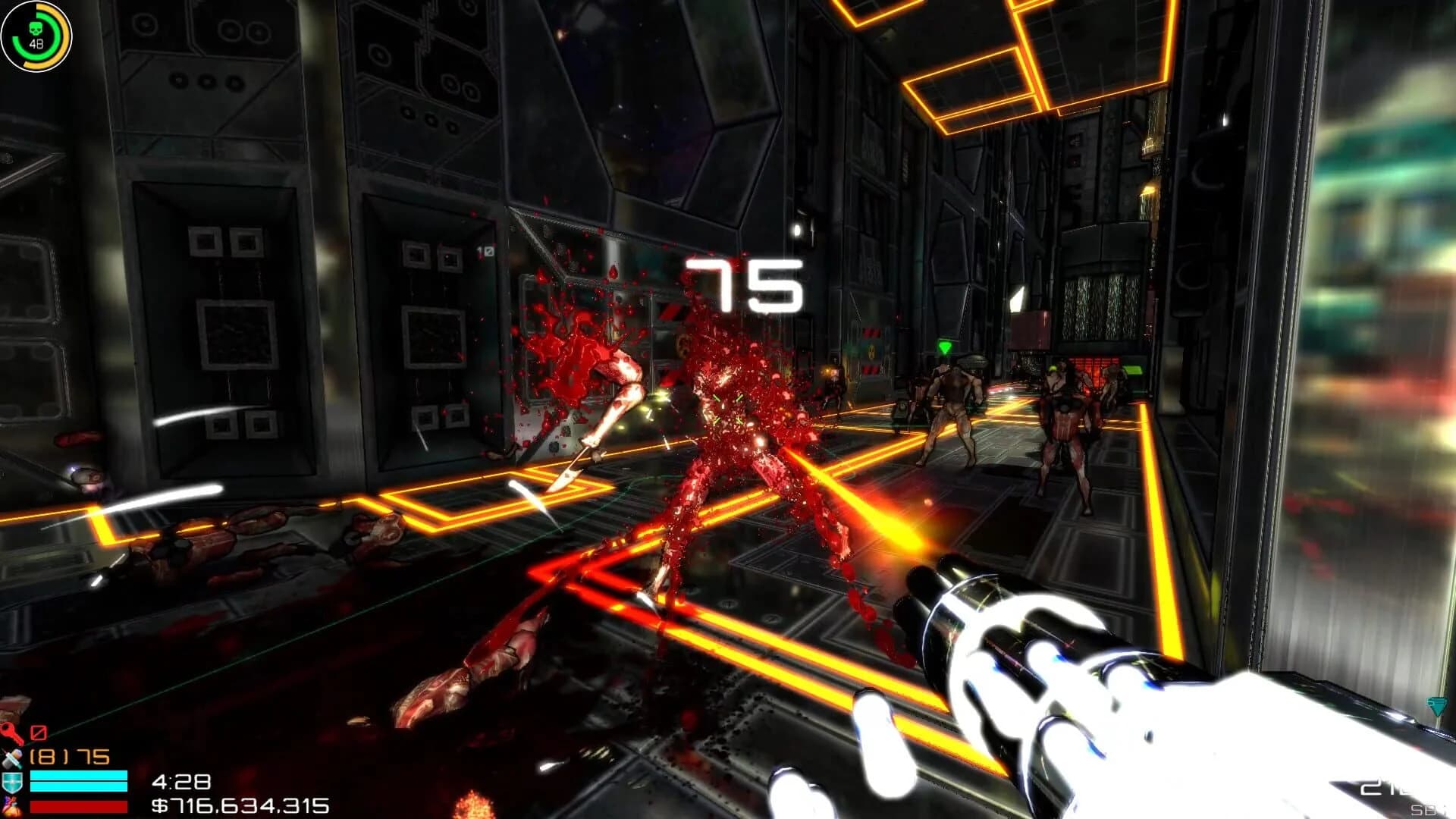Image resolution: width=1456 pixels, height=819 pixels.
Task: Select the shield armor icon
Action: (11, 782)
